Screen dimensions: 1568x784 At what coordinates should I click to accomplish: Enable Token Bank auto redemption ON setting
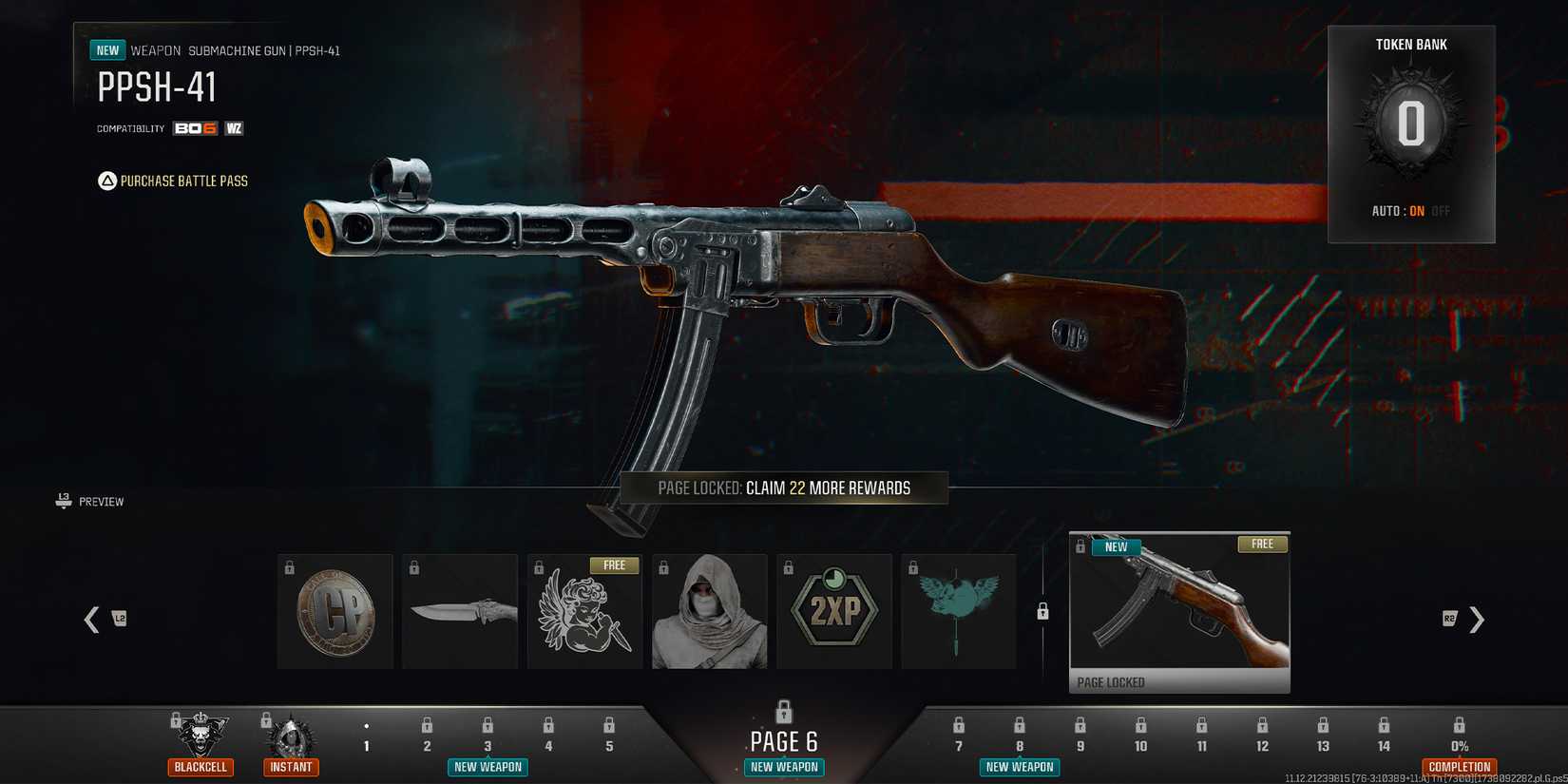click(x=1414, y=212)
